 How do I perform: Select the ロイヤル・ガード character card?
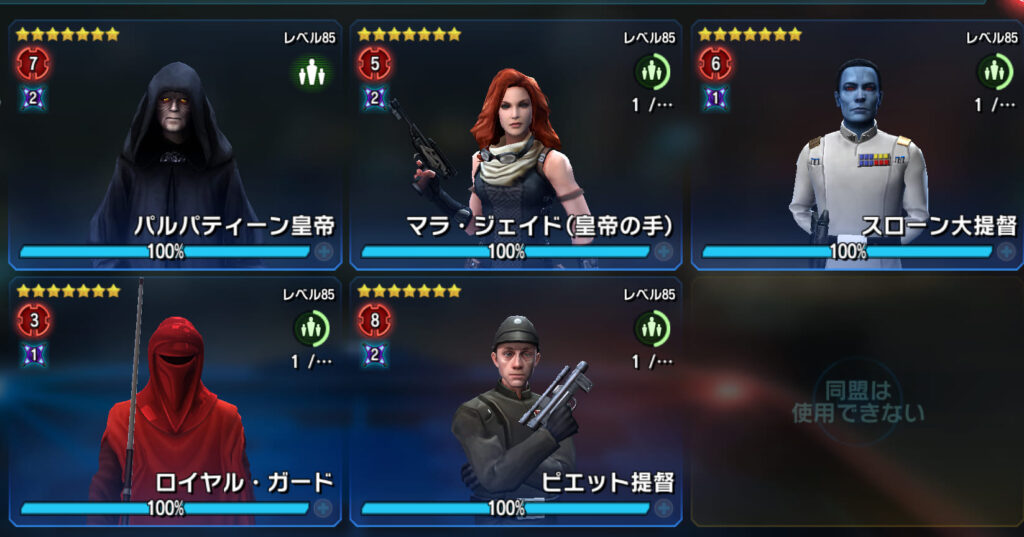[x=175, y=400]
